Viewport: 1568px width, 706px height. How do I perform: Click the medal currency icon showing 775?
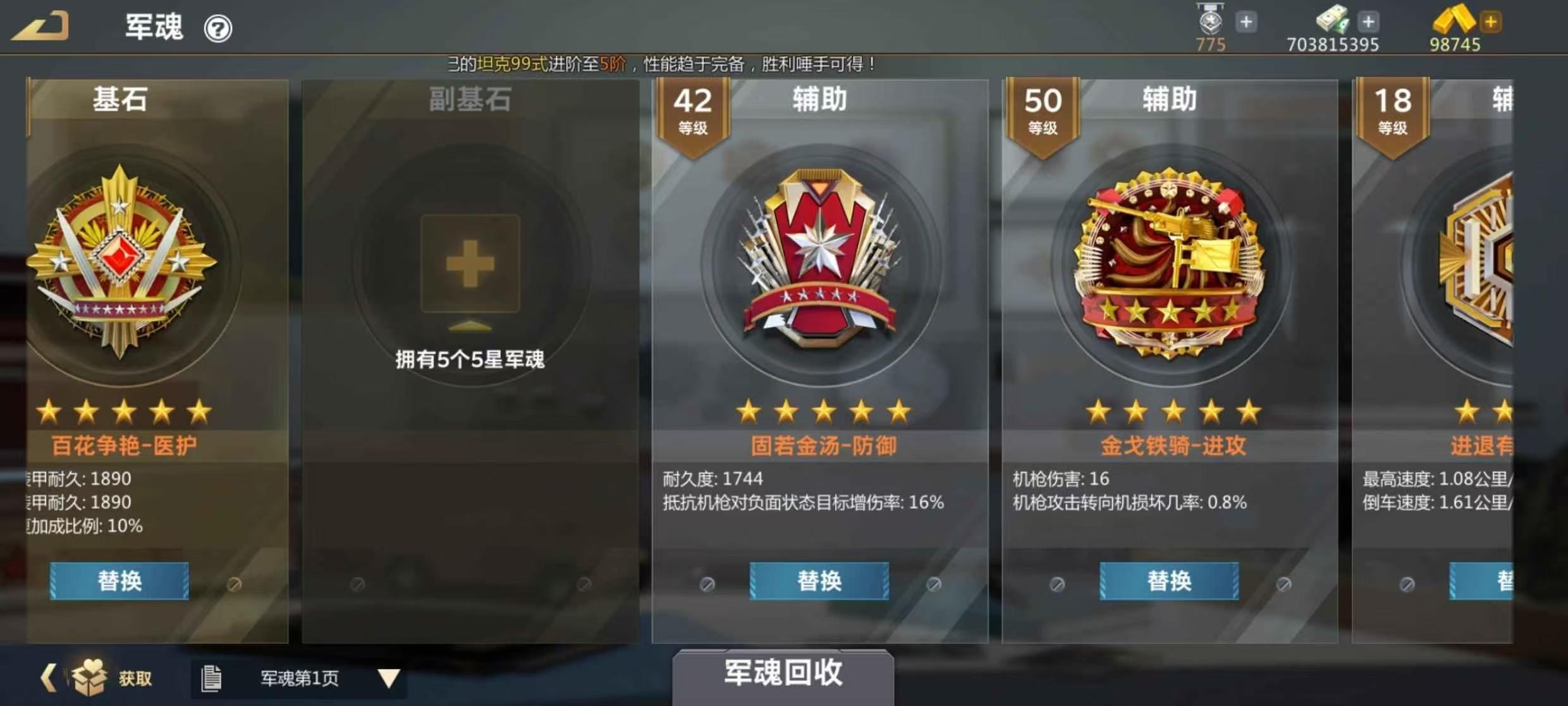tap(1211, 21)
